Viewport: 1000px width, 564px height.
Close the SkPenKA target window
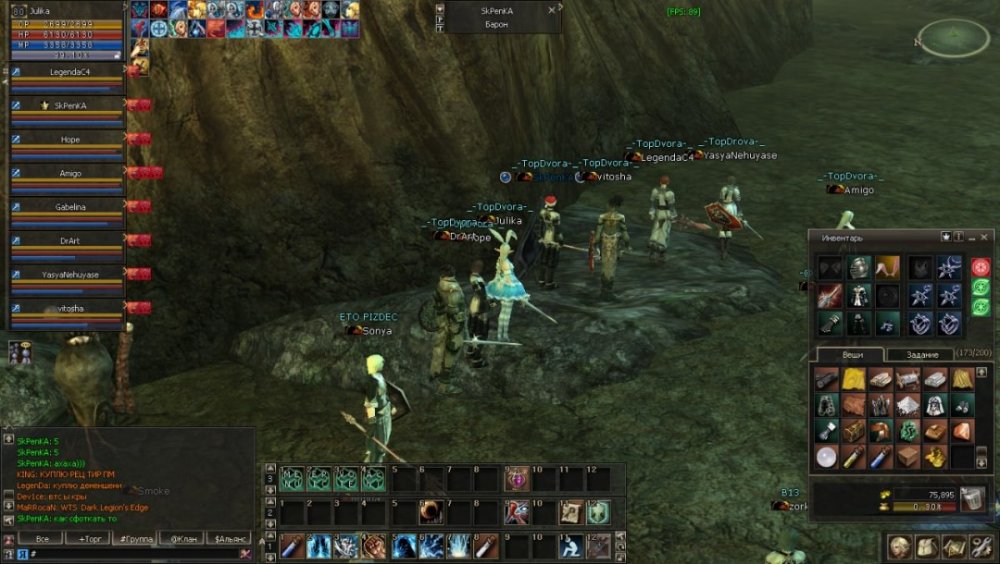(x=552, y=10)
